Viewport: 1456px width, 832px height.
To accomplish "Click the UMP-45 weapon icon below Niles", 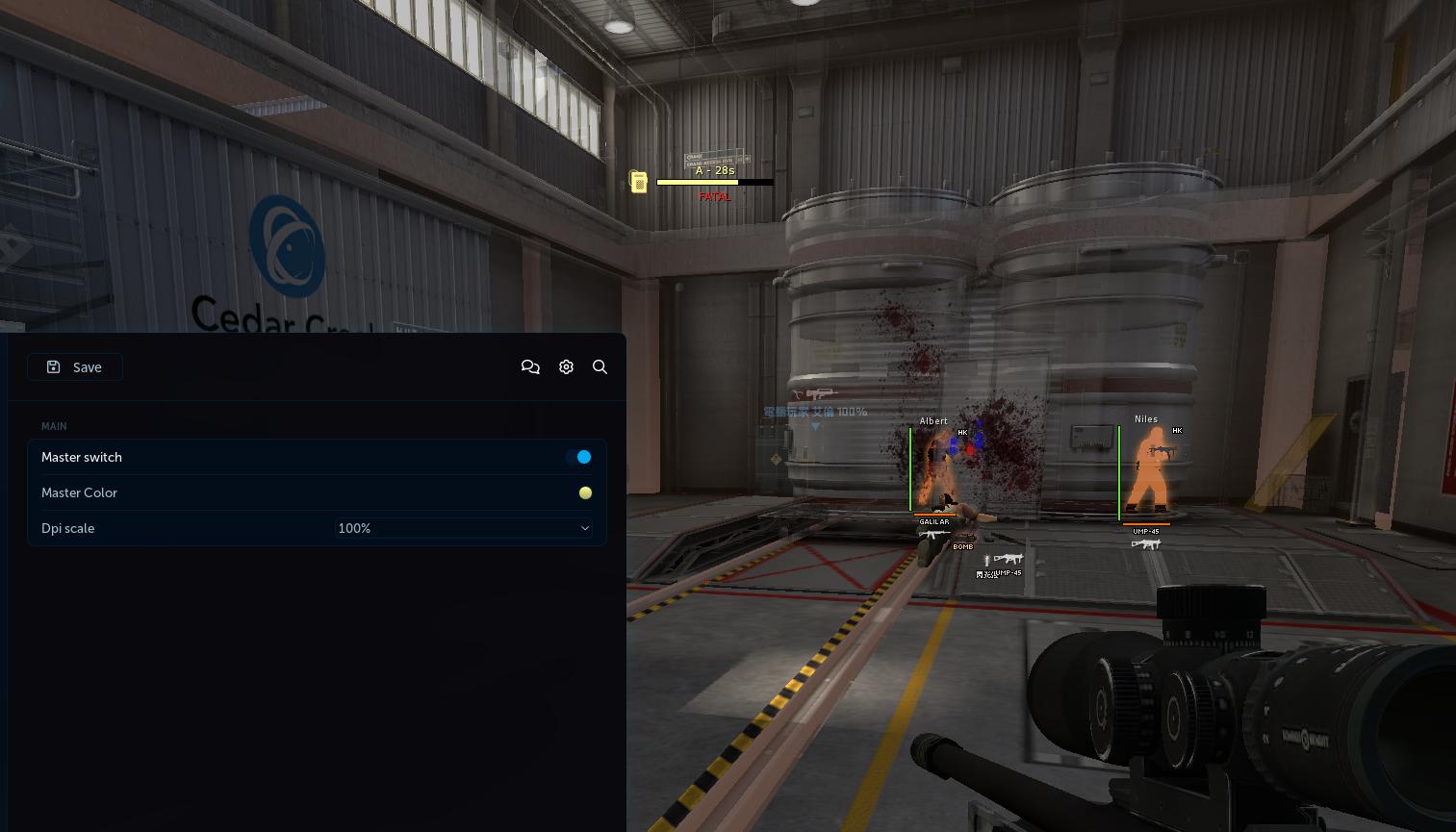I will point(1147,543).
